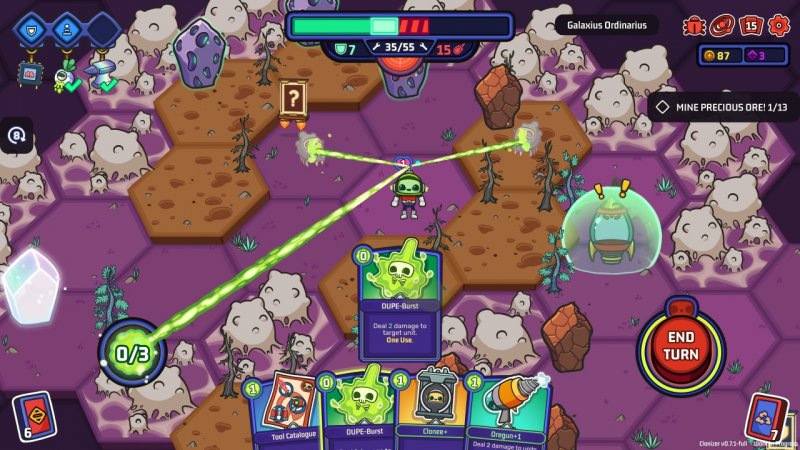Select the shield badge in top-left
Screen dimensions: 800x450
[x=31, y=29]
